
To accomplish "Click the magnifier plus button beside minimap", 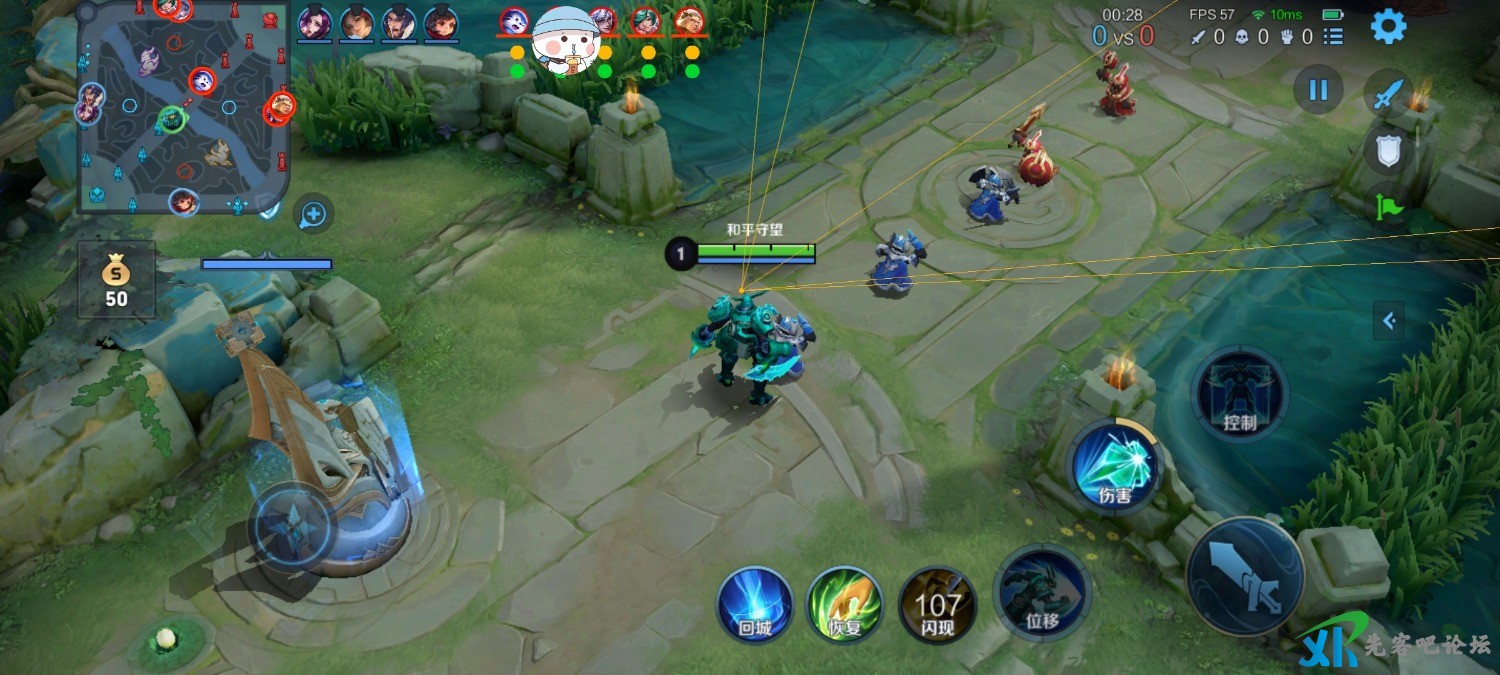I will point(314,213).
